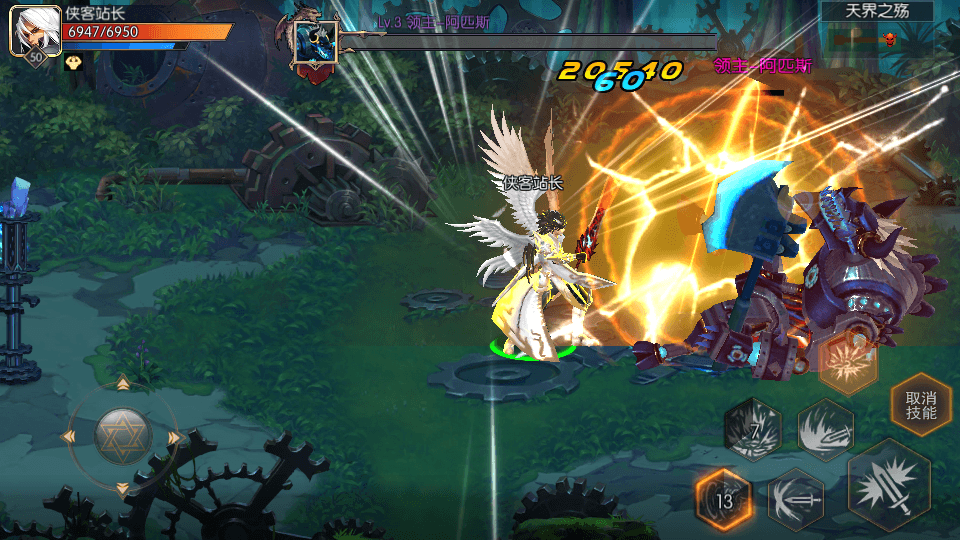960x540 pixels.
Task: Trigger the sword wave slash skill
Action: pyautogui.click(x=825, y=429)
